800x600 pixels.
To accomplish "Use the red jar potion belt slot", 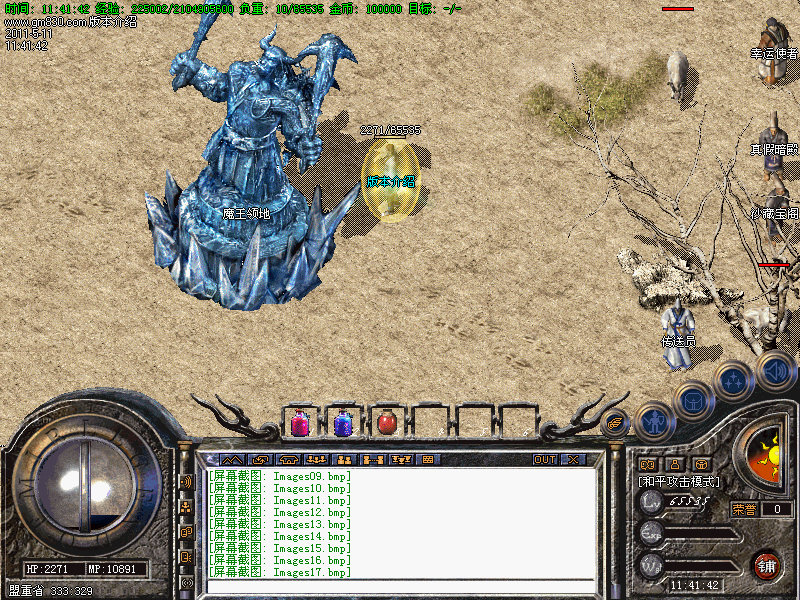I will [x=387, y=423].
